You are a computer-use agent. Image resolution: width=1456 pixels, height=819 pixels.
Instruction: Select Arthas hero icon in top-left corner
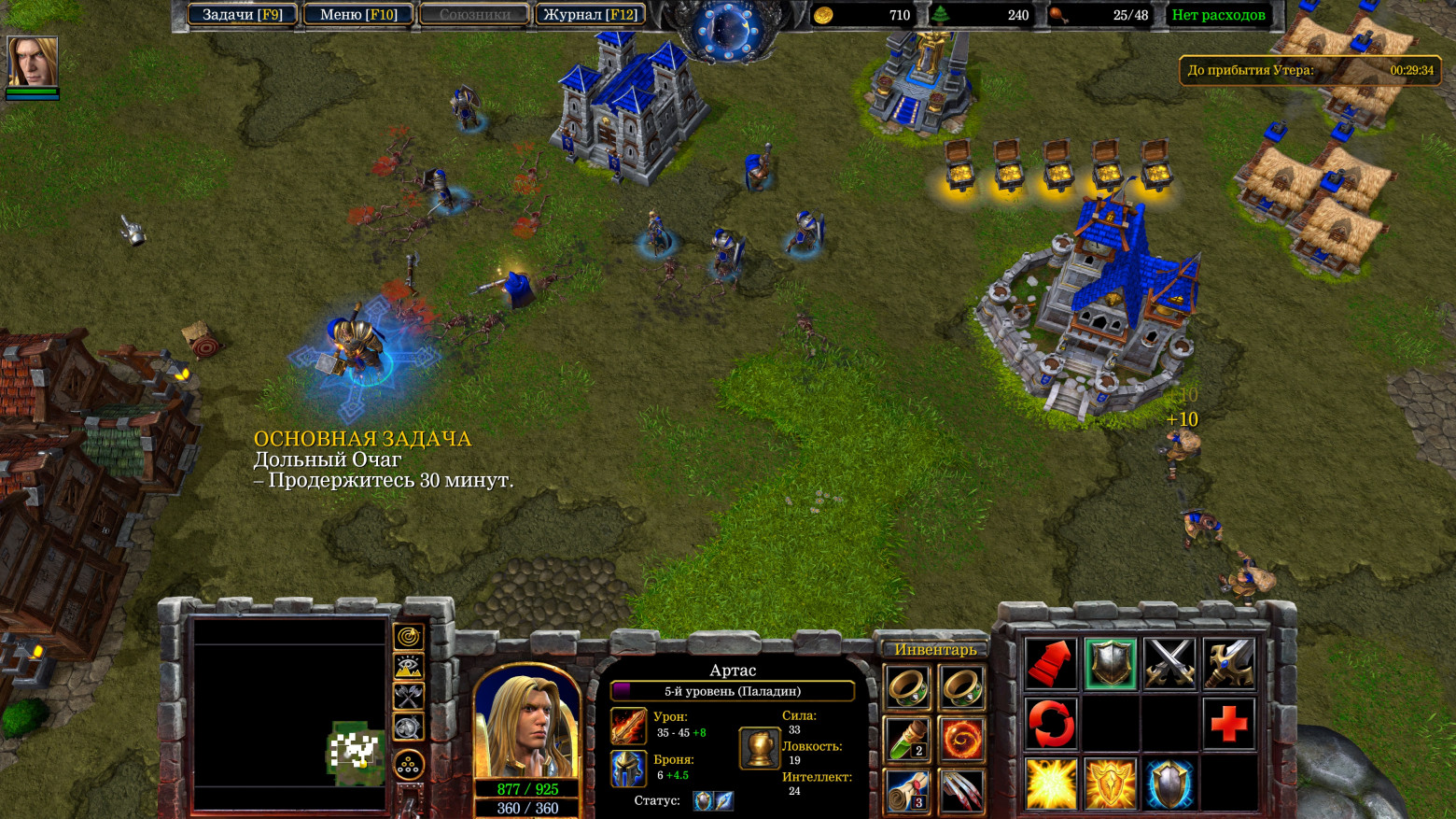(x=33, y=63)
